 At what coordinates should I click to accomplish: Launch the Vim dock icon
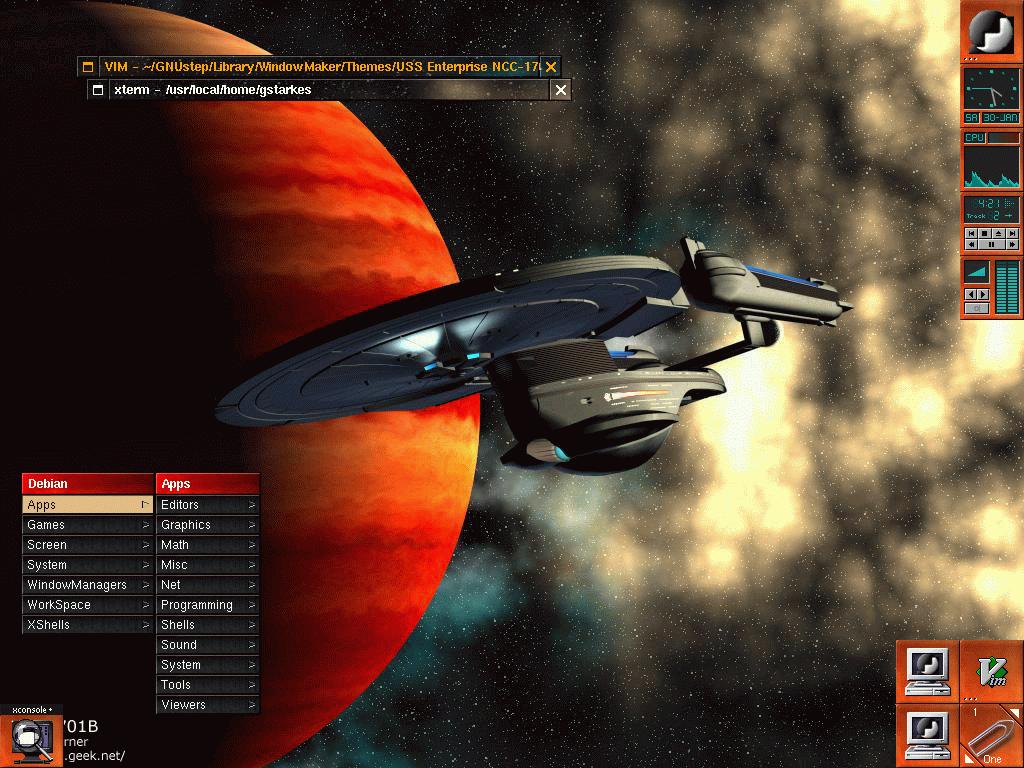pos(991,671)
